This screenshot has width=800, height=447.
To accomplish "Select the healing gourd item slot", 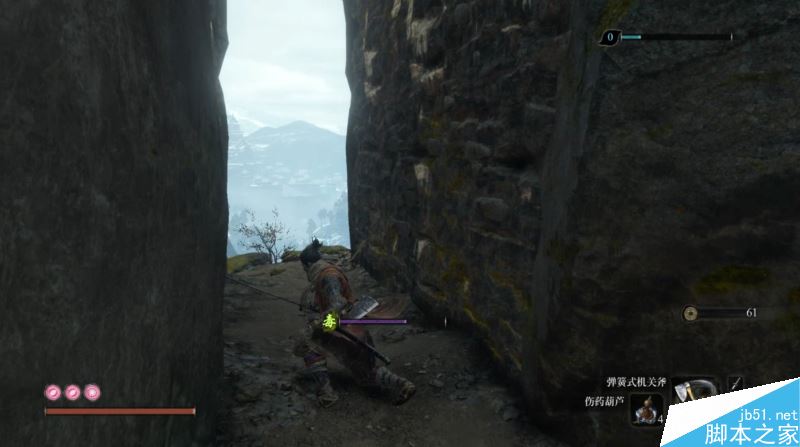I will click(647, 409).
